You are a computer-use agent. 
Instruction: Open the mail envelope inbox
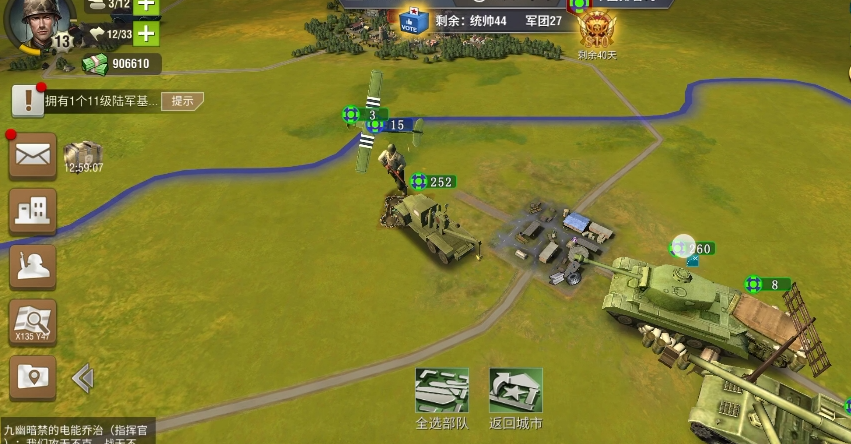pyautogui.click(x=32, y=155)
